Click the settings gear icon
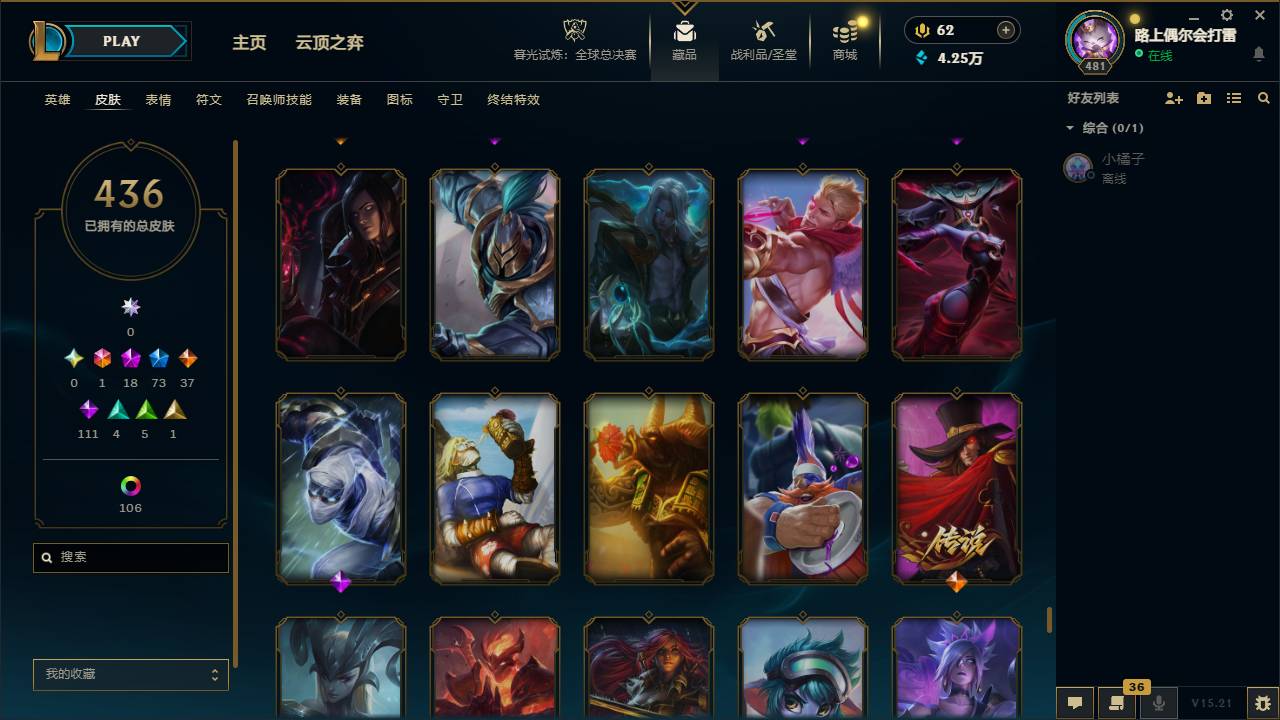1280x720 pixels. click(x=1226, y=15)
